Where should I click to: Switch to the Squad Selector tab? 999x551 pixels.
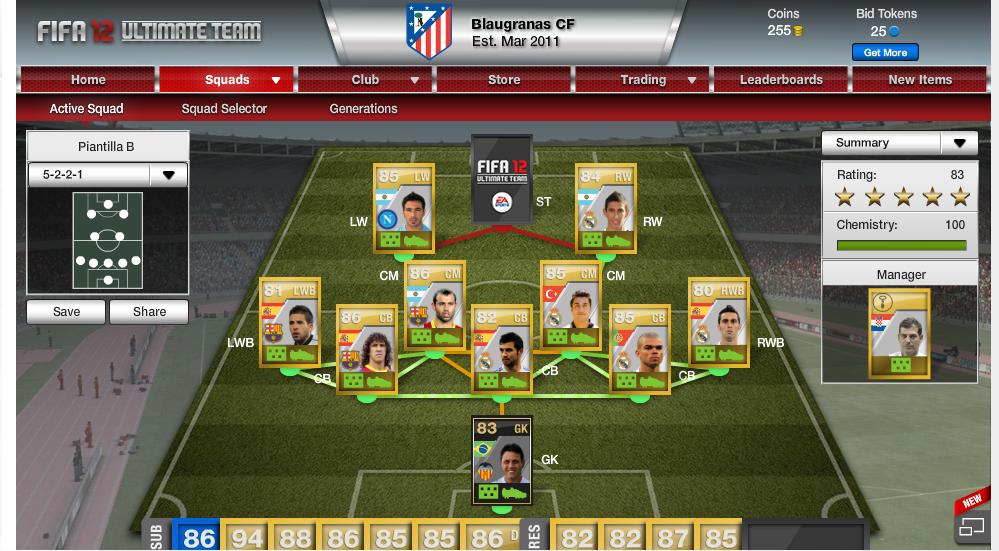point(224,109)
